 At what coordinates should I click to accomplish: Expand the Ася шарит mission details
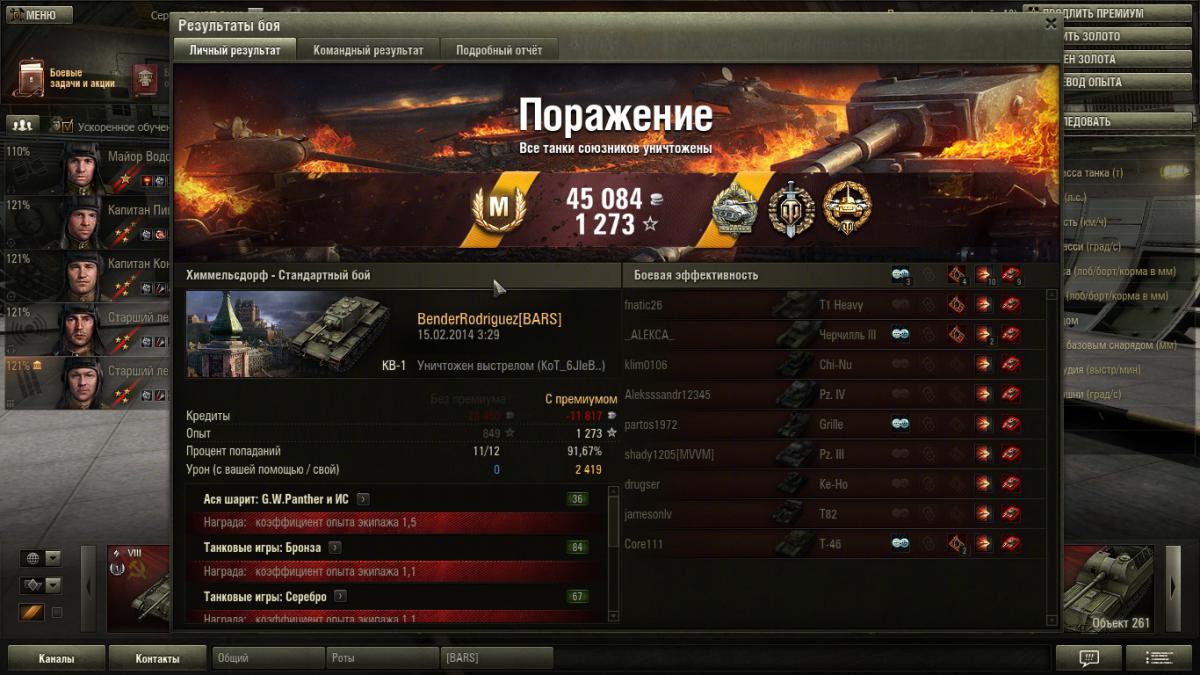click(x=363, y=499)
